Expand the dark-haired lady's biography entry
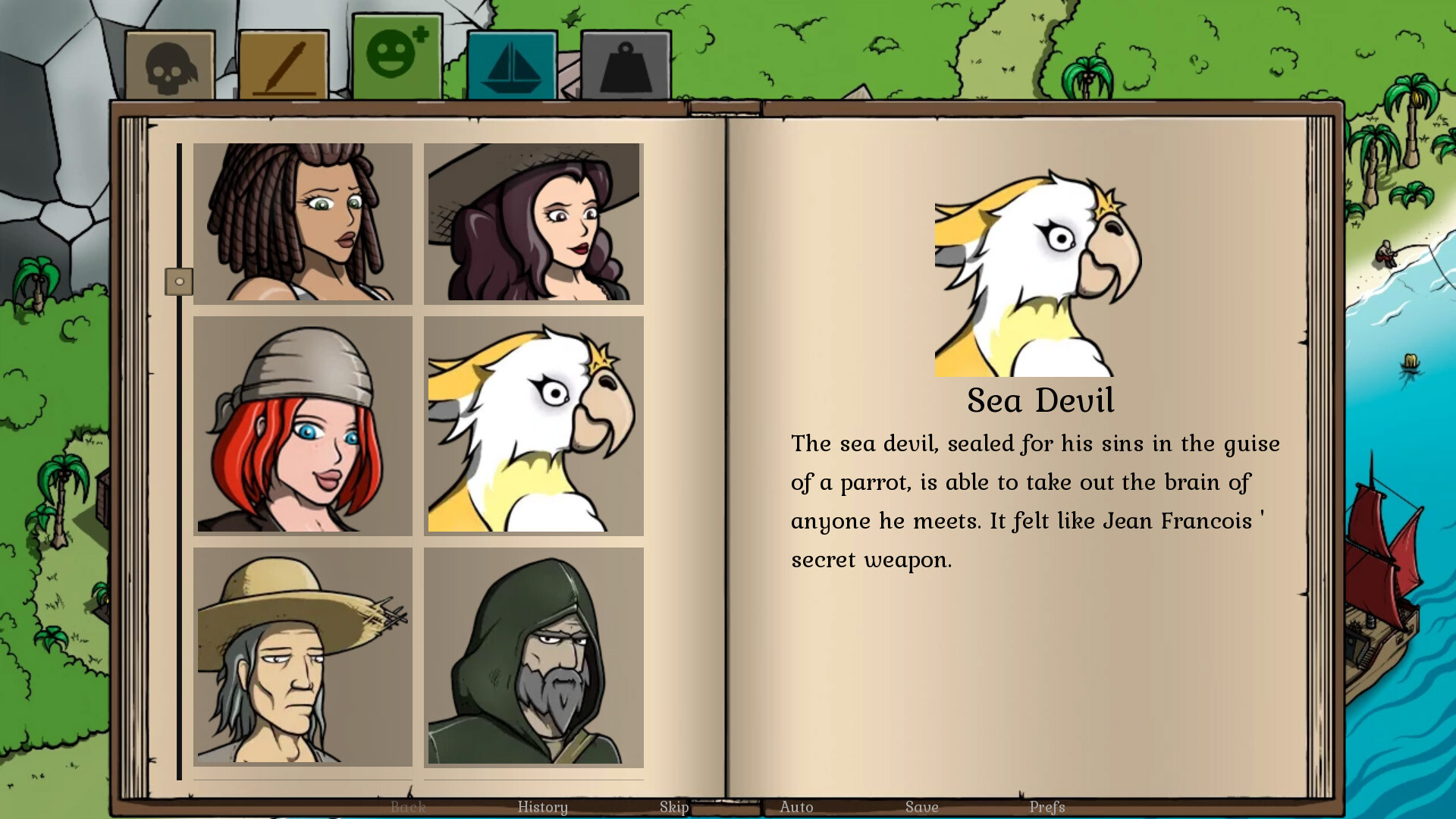 click(x=532, y=223)
